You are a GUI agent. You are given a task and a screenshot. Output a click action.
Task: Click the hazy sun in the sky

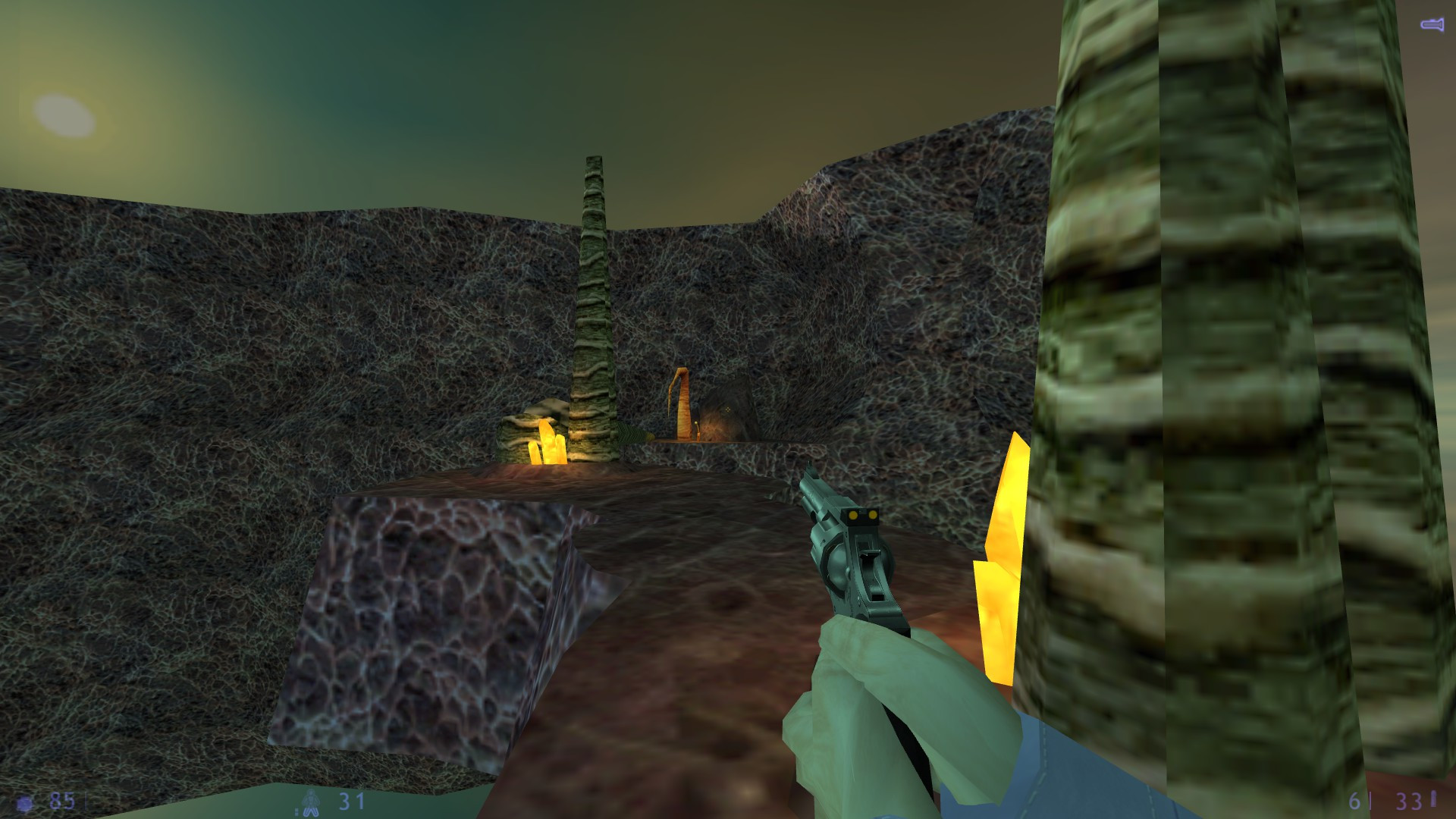pos(64,114)
